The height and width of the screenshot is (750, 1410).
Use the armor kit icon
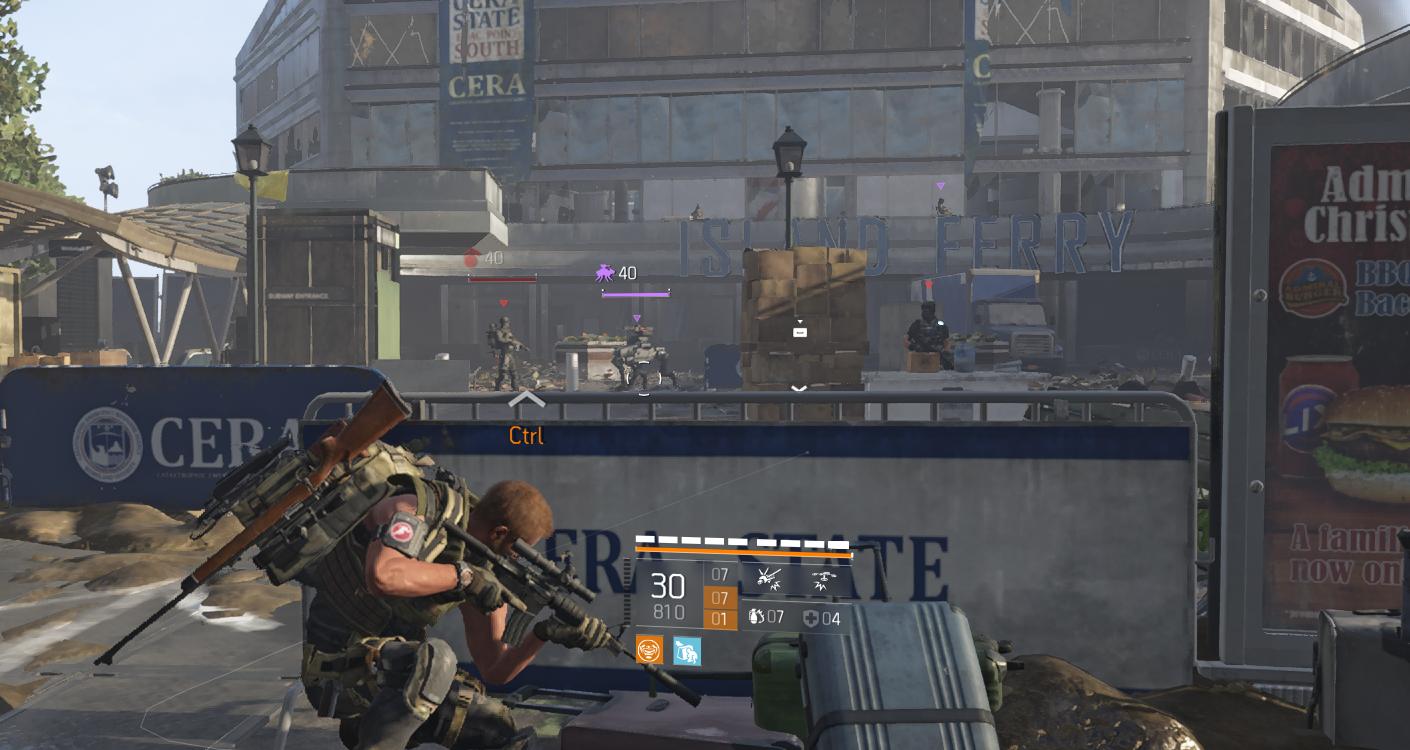click(x=811, y=618)
